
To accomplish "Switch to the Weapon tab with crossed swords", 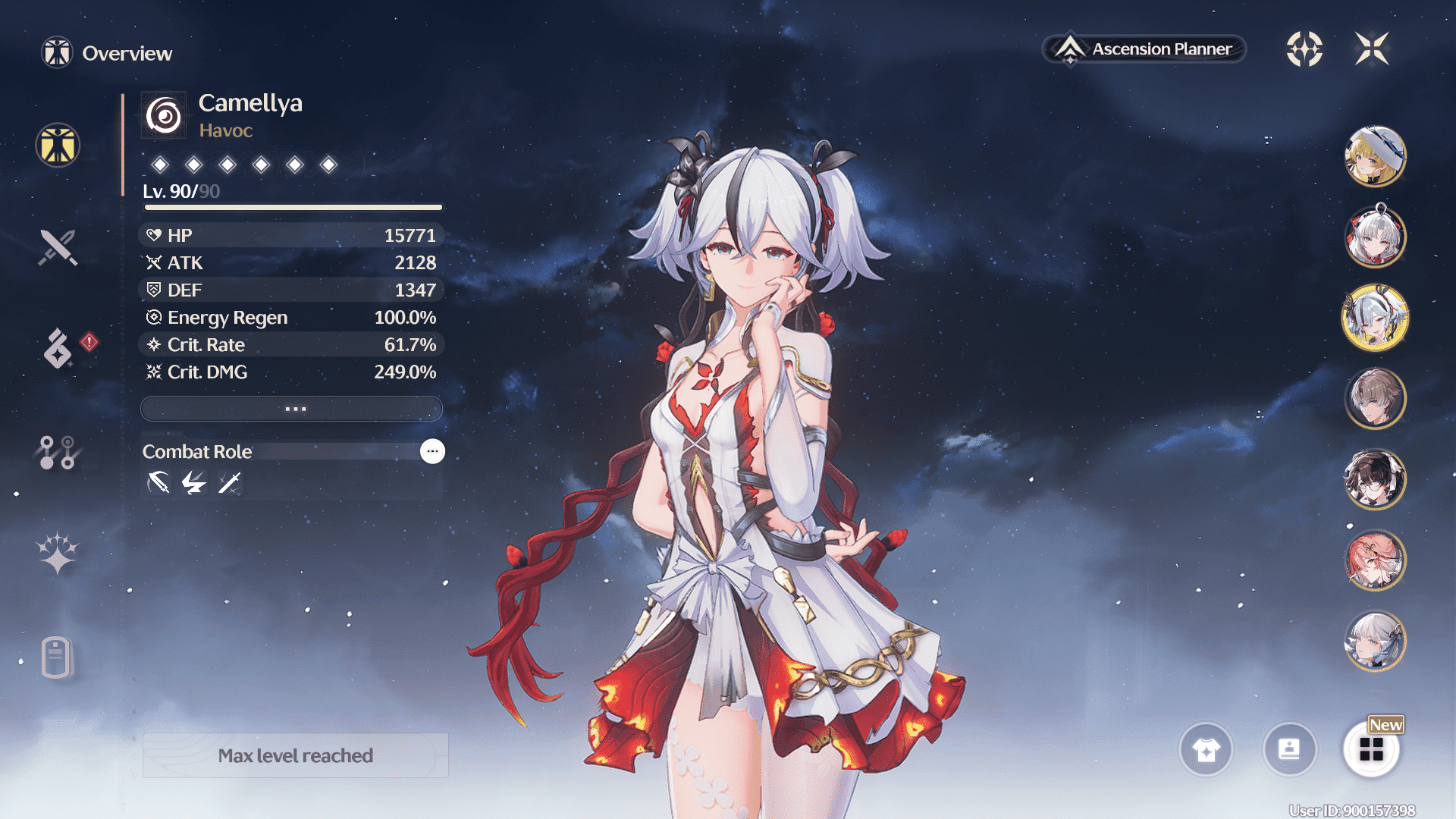I will 58,247.
